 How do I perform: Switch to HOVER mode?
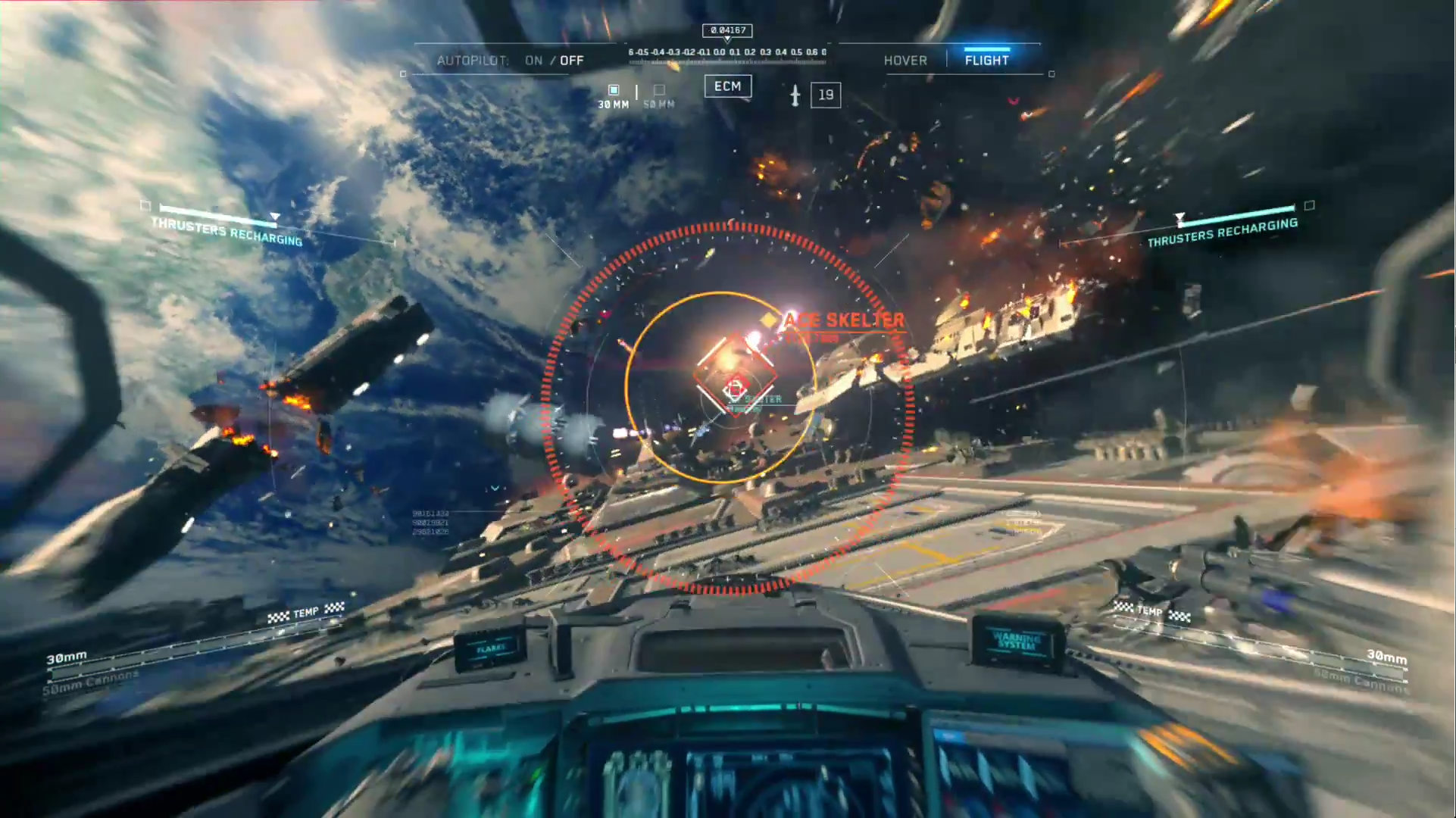pyautogui.click(x=906, y=60)
